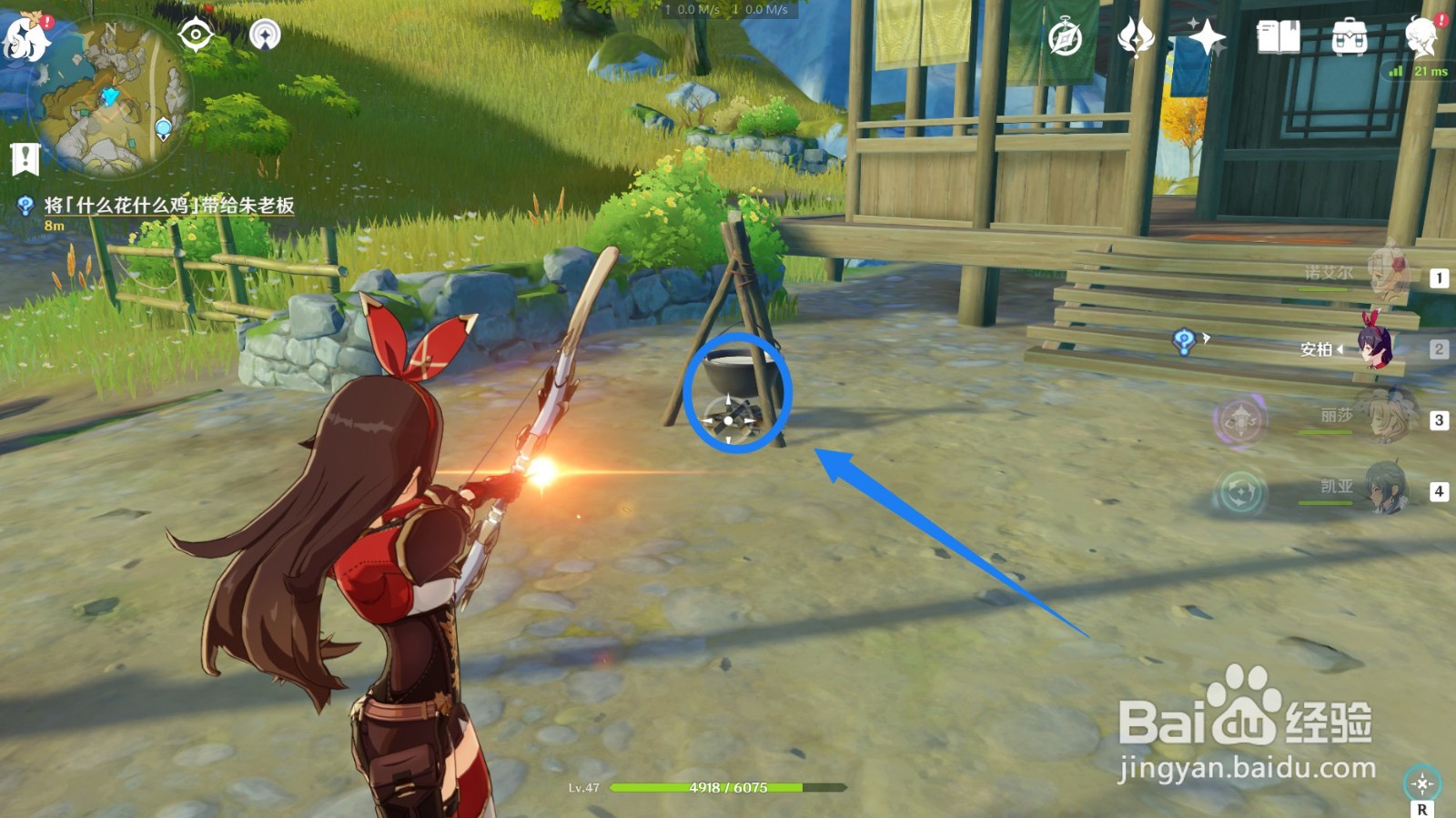
Task: Open the inventory backpack
Action: (1349, 38)
